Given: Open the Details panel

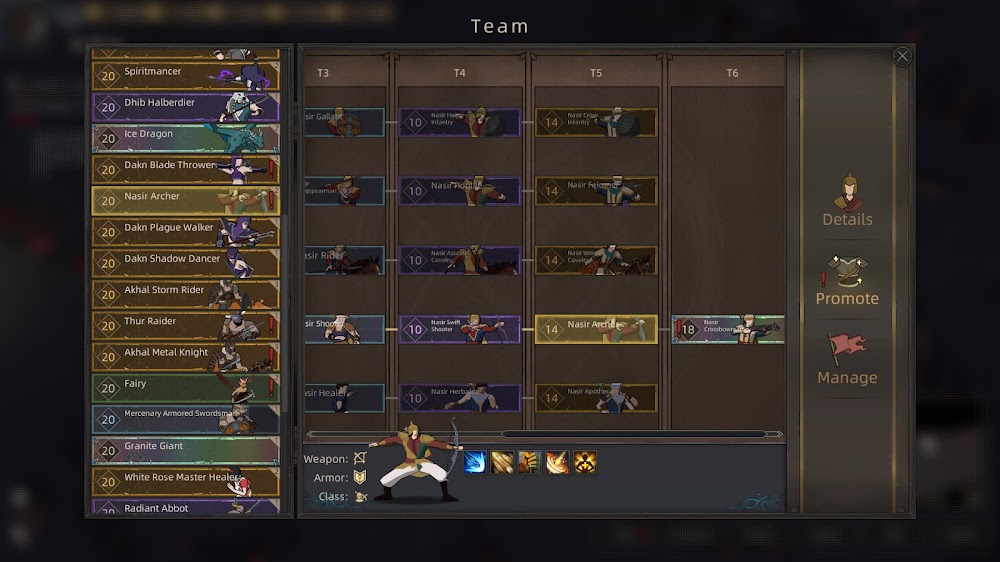Looking at the screenshot, I should (x=847, y=200).
